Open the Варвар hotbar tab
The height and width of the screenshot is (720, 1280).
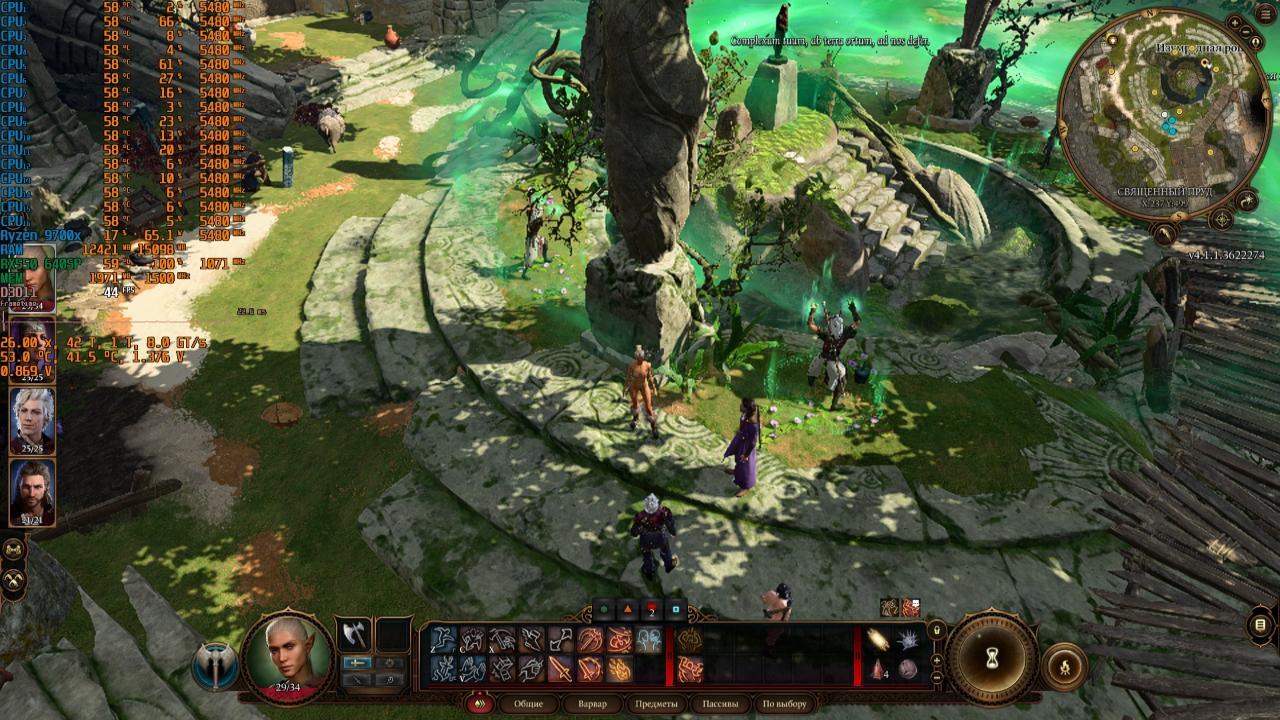pyautogui.click(x=593, y=704)
